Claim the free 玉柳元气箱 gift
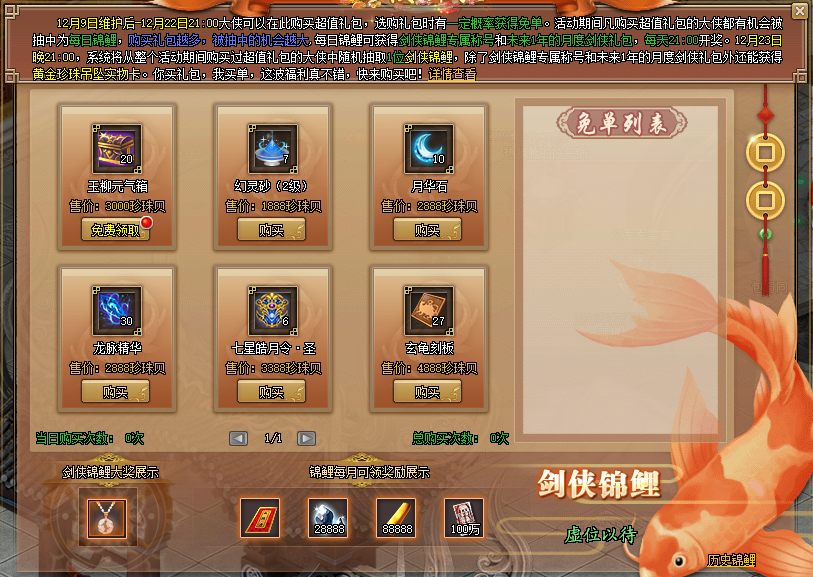The image size is (813, 577). click(x=115, y=229)
